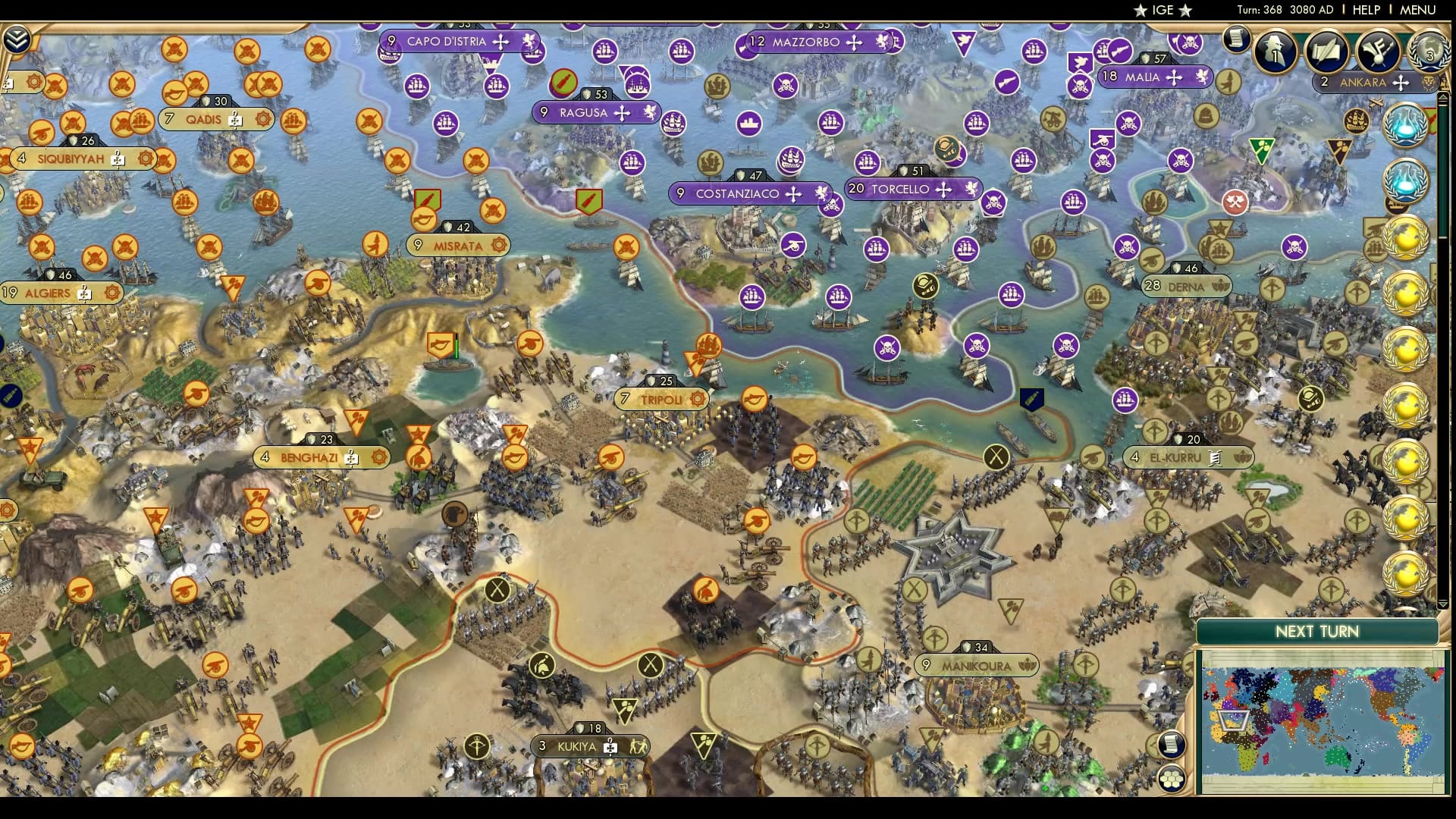Click the green hammer promotion flag near Ankara
Screen dimensions: 1456x819
click(1262, 150)
